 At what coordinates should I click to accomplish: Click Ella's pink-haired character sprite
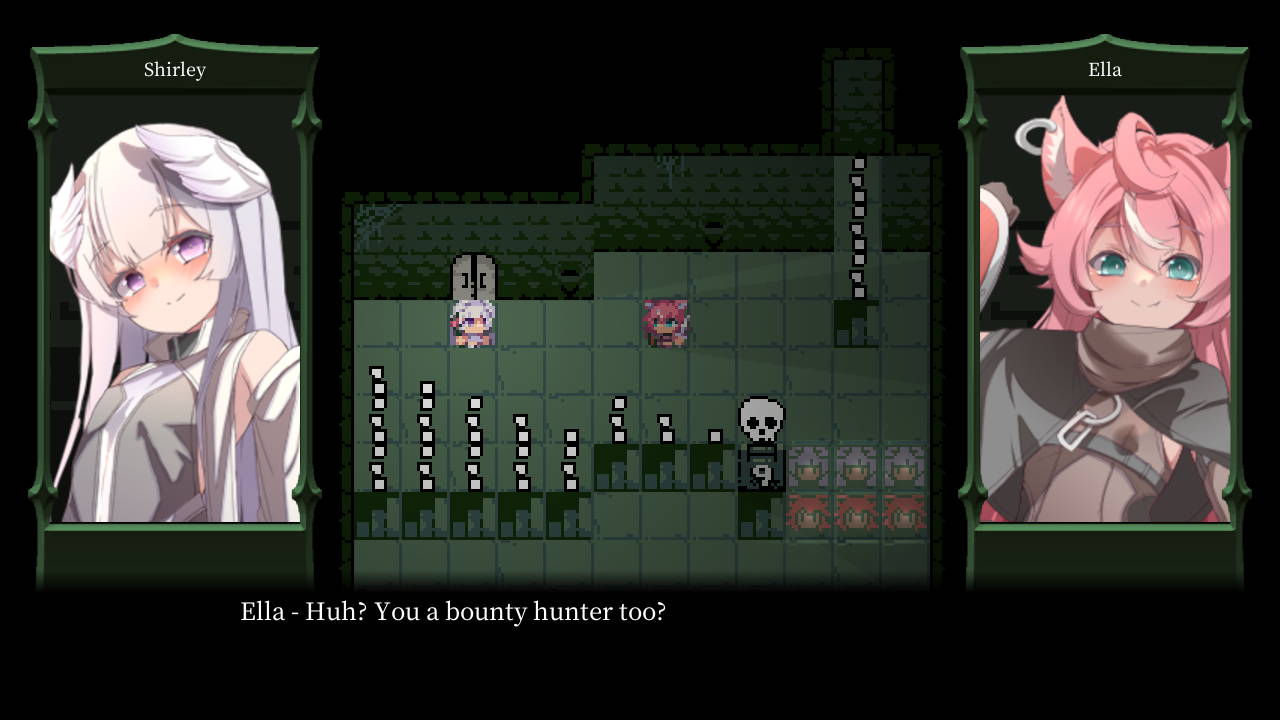coord(665,322)
